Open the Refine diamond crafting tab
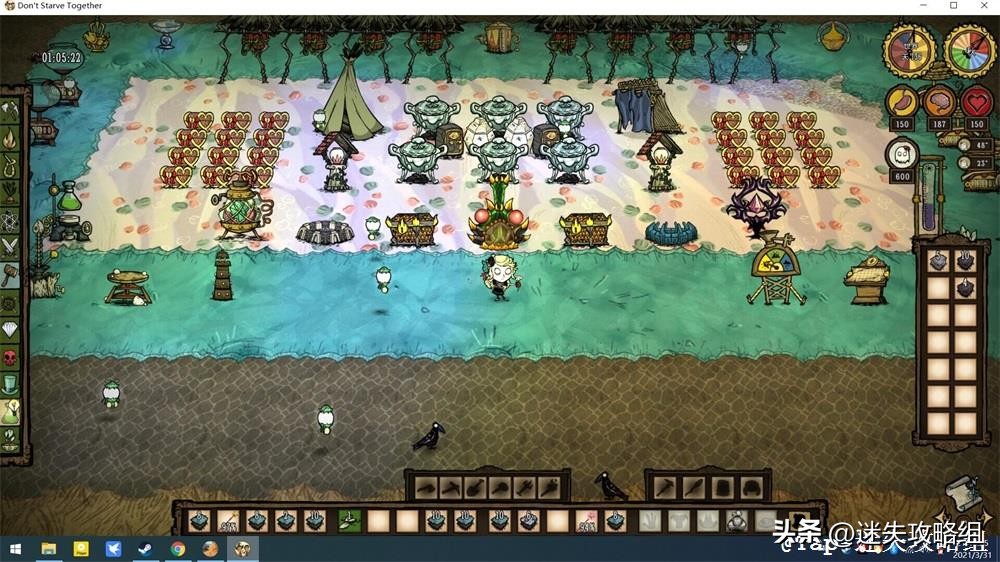The height and width of the screenshot is (562, 1000). [x=11, y=329]
